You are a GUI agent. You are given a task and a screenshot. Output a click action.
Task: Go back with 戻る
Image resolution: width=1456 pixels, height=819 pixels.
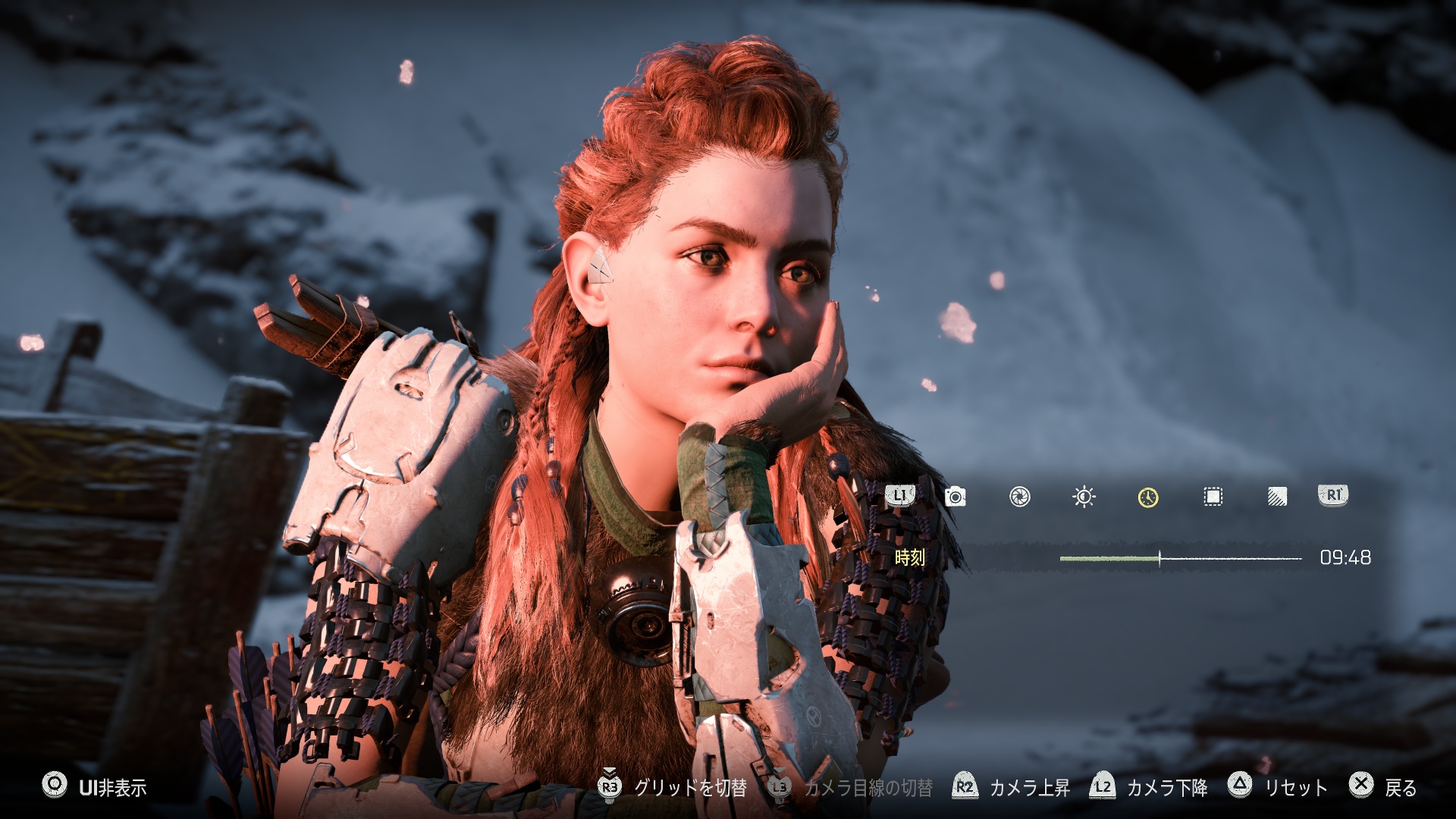pyautogui.click(x=1382, y=787)
